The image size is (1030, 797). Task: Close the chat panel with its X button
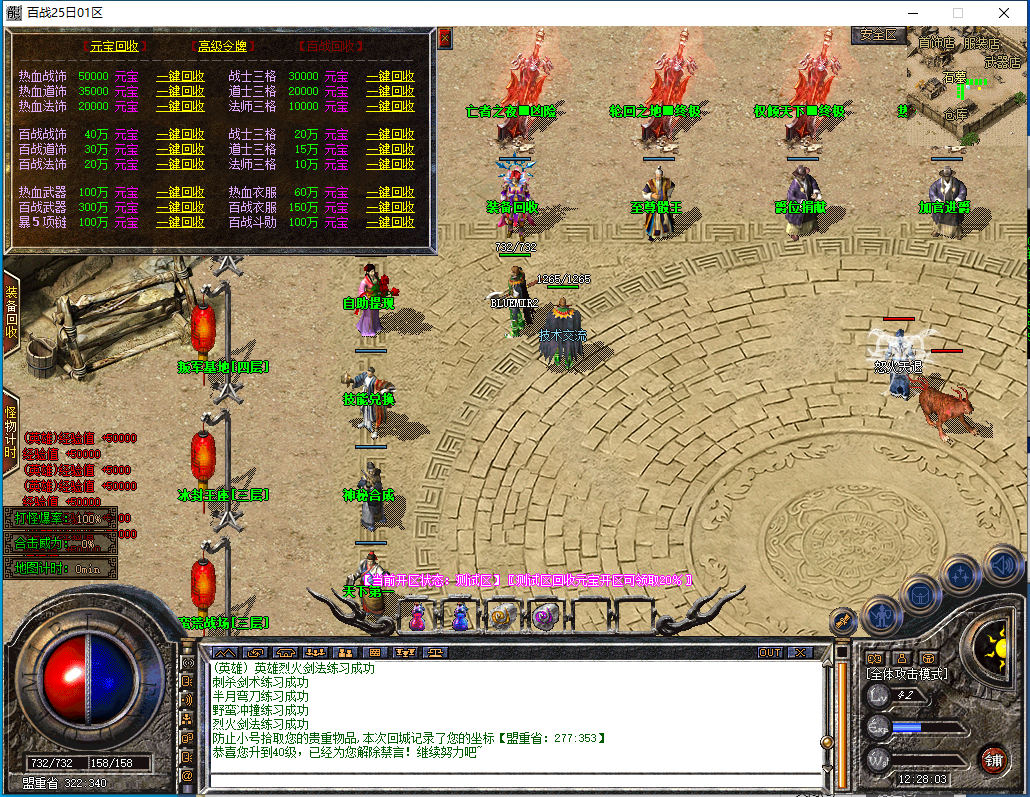pos(800,653)
